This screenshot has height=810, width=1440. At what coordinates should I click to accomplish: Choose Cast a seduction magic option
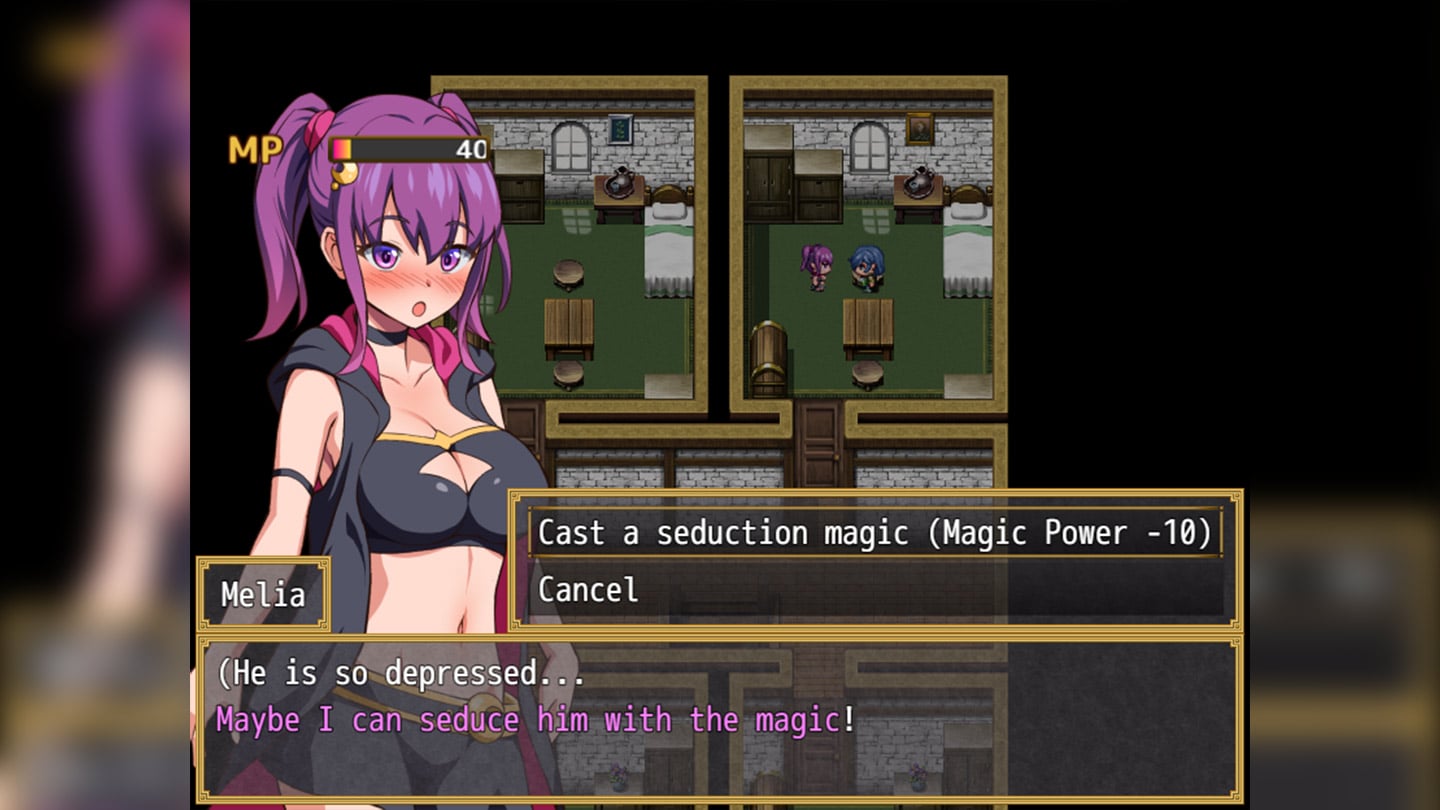(x=874, y=533)
